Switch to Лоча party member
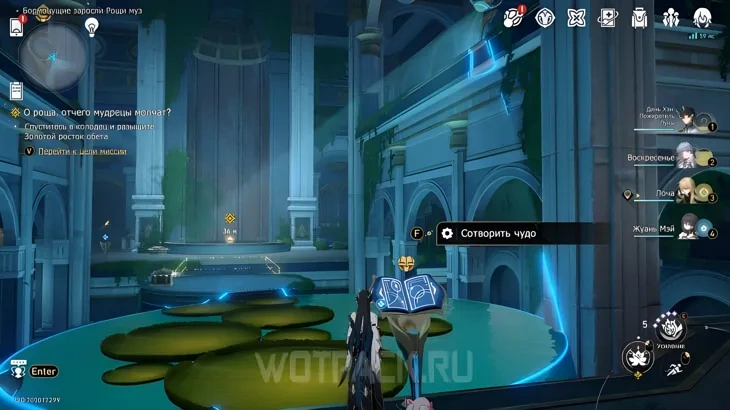The image size is (730, 410). pyautogui.click(x=687, y=191)
